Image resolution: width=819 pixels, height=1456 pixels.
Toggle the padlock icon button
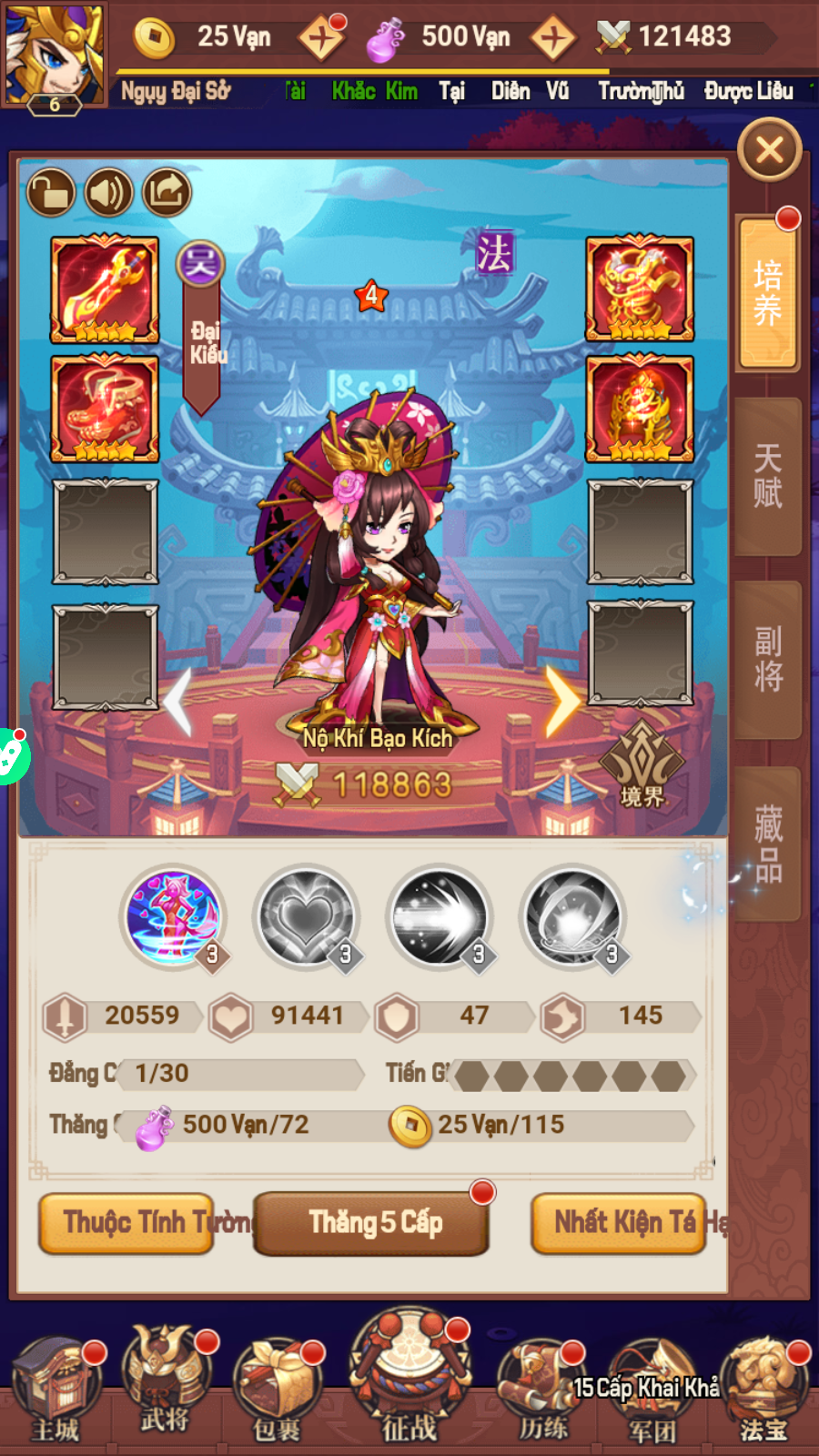51,193
